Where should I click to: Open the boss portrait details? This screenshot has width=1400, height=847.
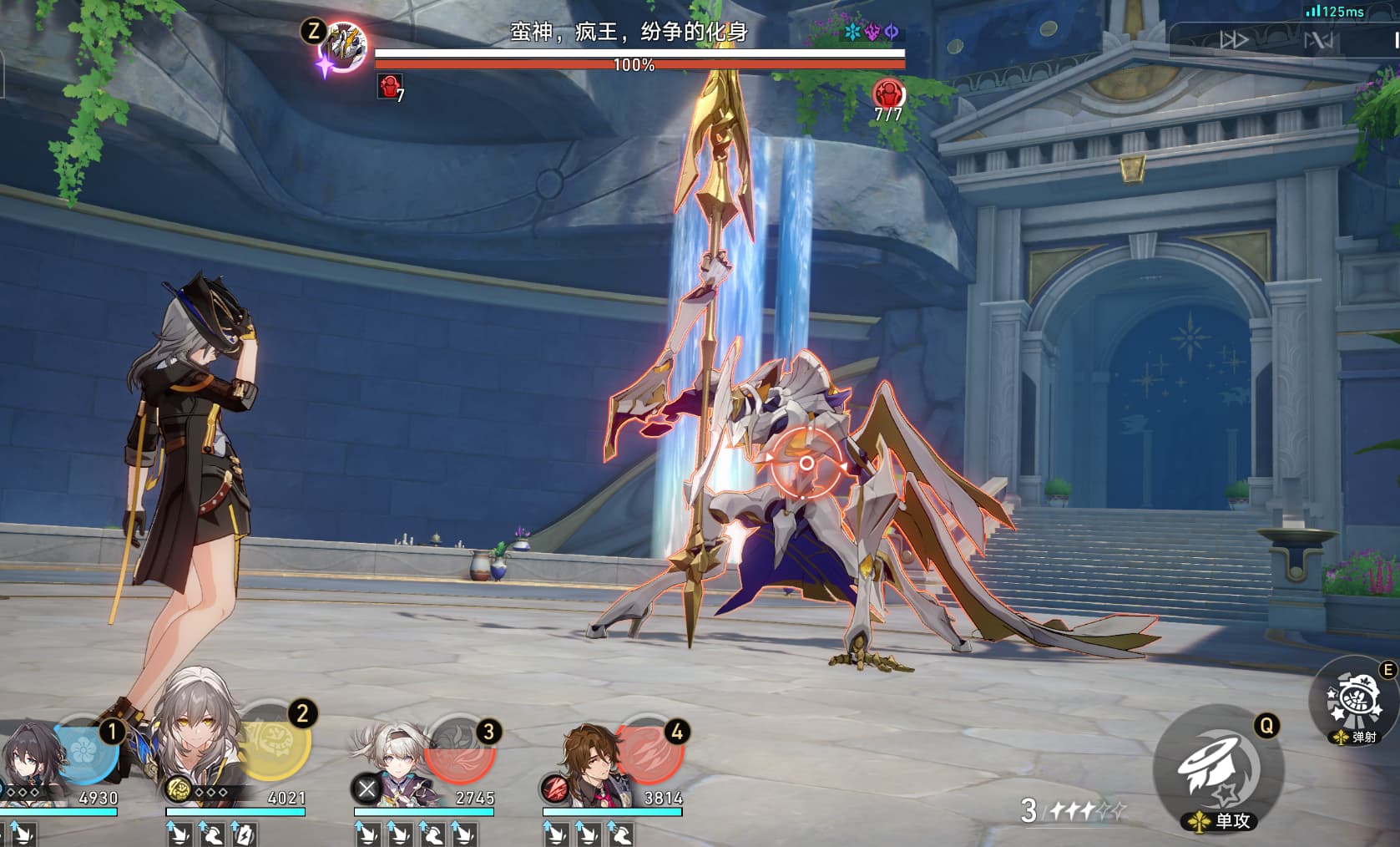(x=343, y=47)
